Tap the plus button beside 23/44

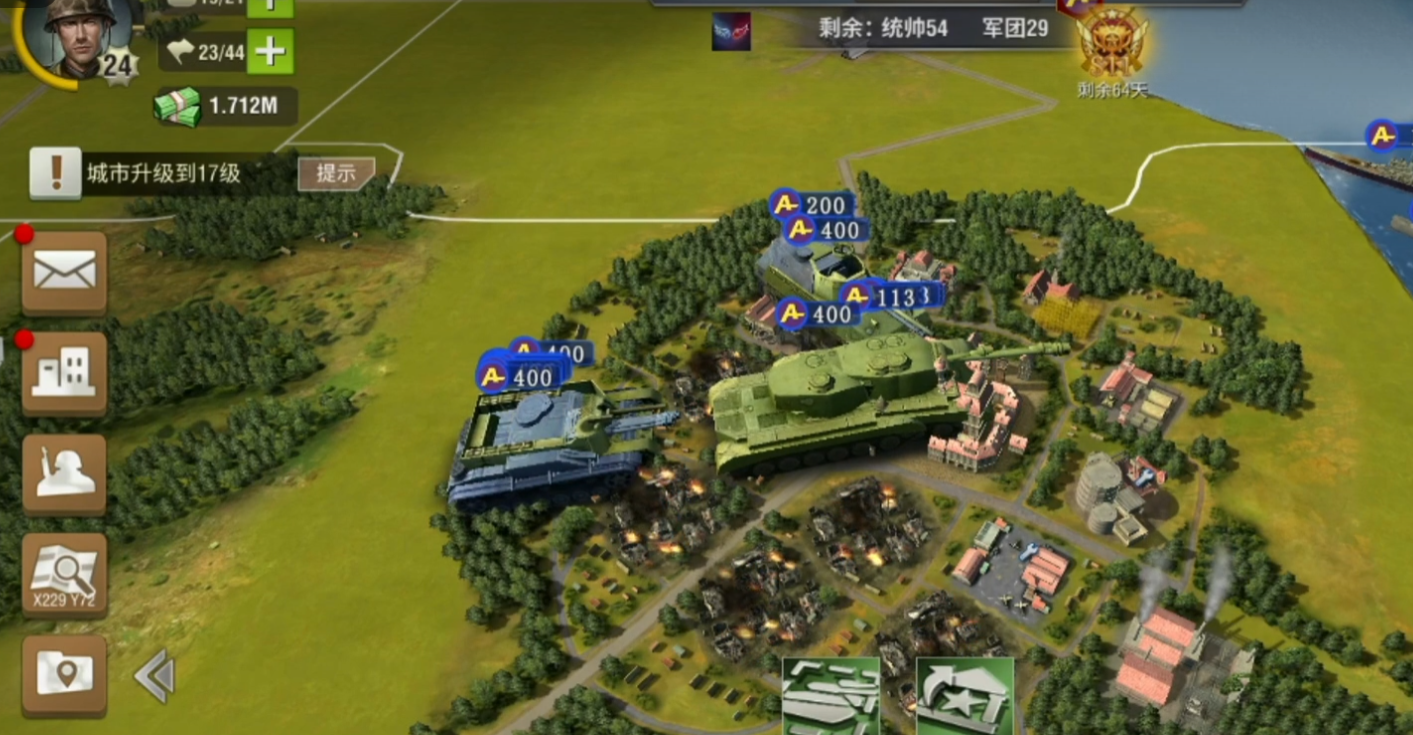[x=270, y=50]
